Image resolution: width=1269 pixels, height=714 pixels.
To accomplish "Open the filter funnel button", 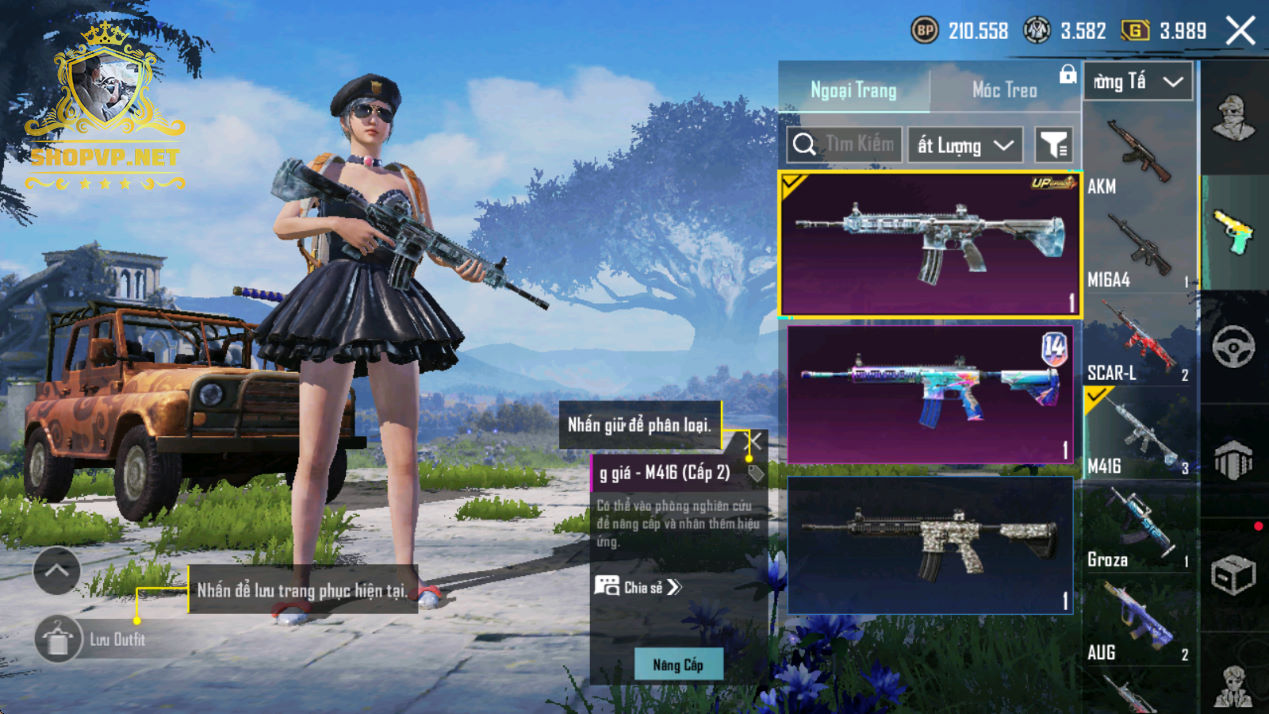I will (x=1053, y=145).
